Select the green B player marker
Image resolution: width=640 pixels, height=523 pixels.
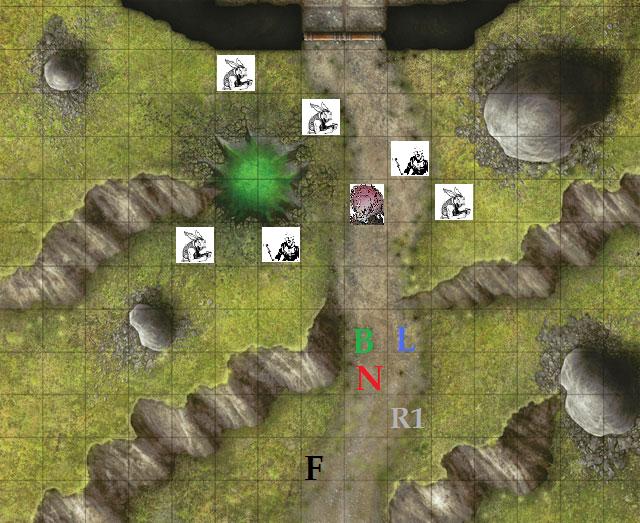pyautogui.click(x=364, y=341)
